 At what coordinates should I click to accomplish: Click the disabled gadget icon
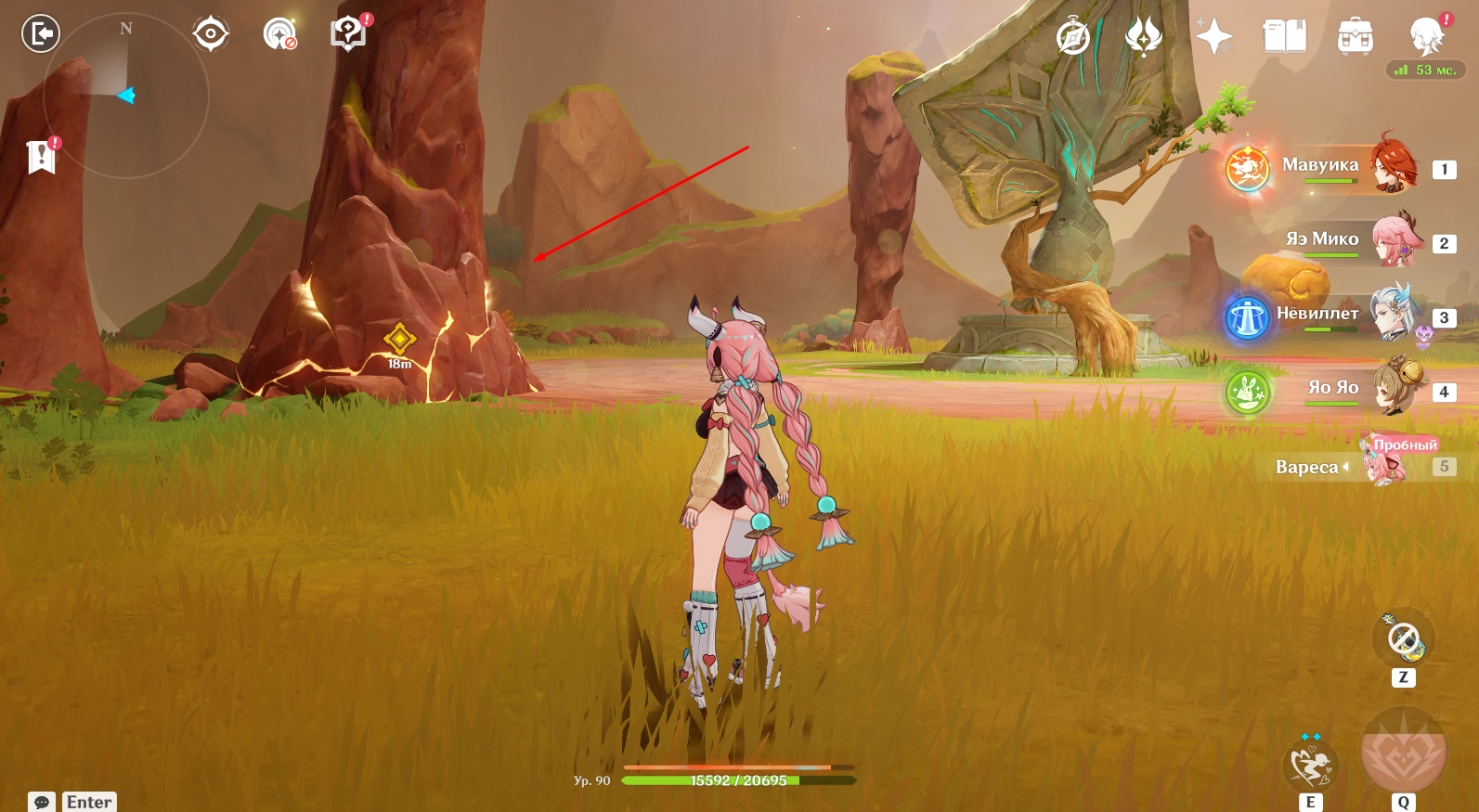[x=1403, y=638]
